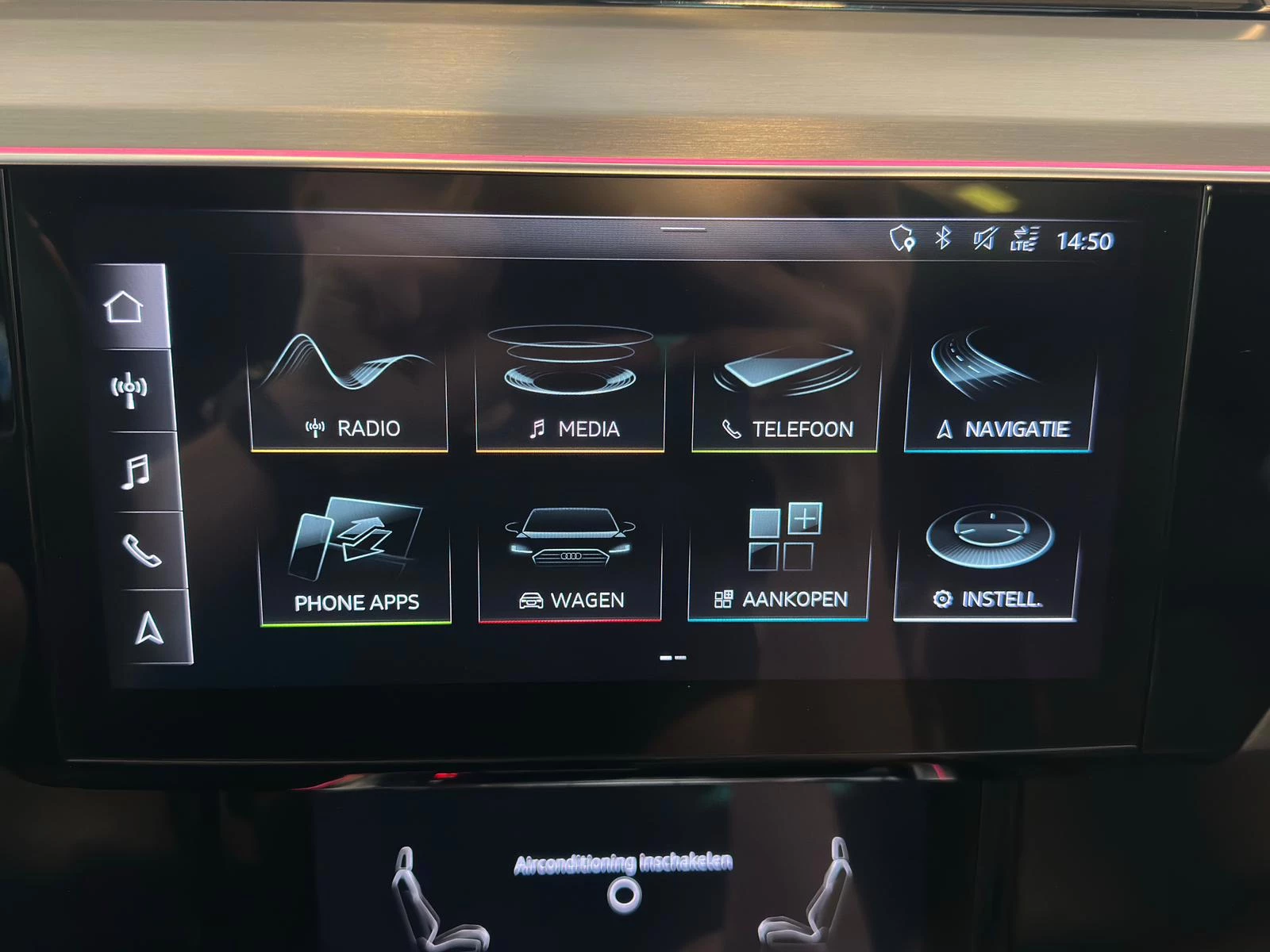Pull down the top handle bar above the clock
The image size is (1270, 952).
pyautogui.click(x=681, y=228)
